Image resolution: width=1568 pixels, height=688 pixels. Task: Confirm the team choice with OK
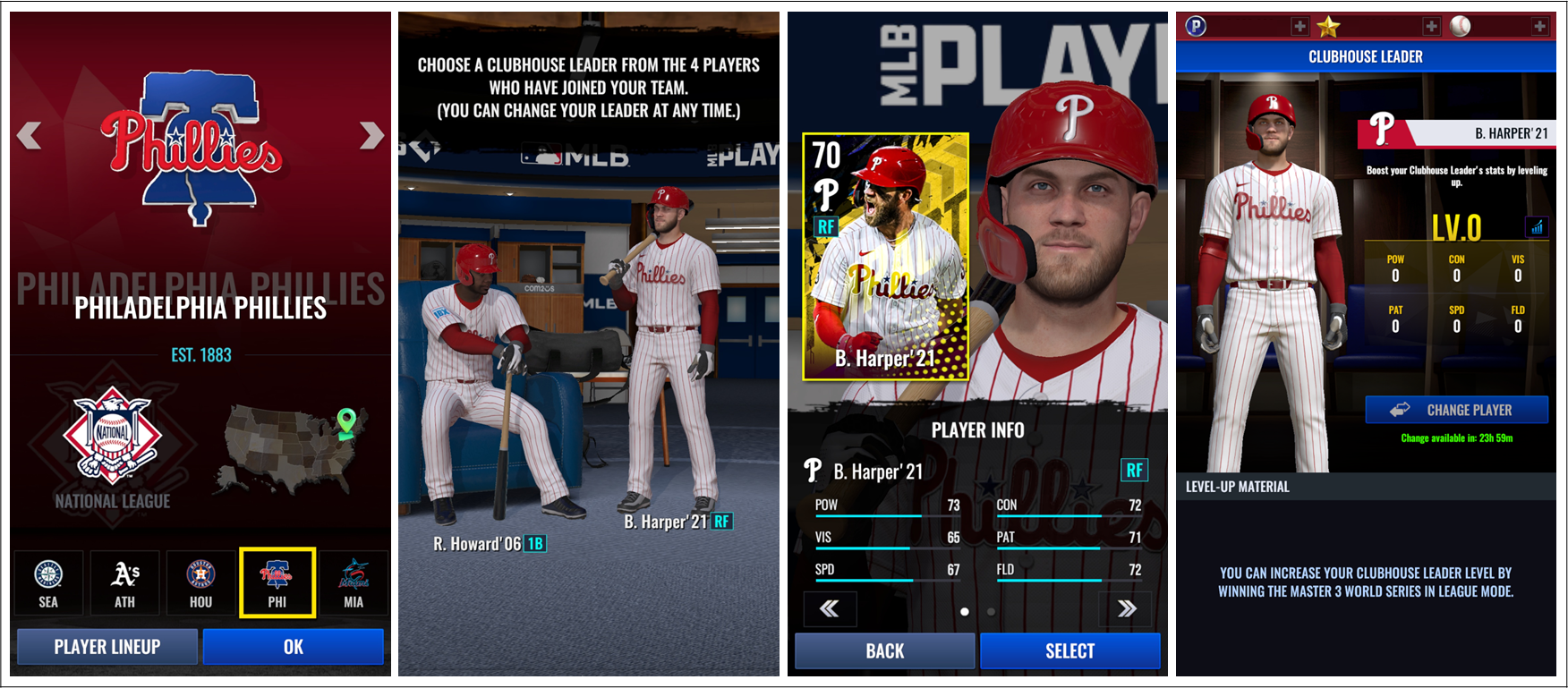(x=294, y=647)
